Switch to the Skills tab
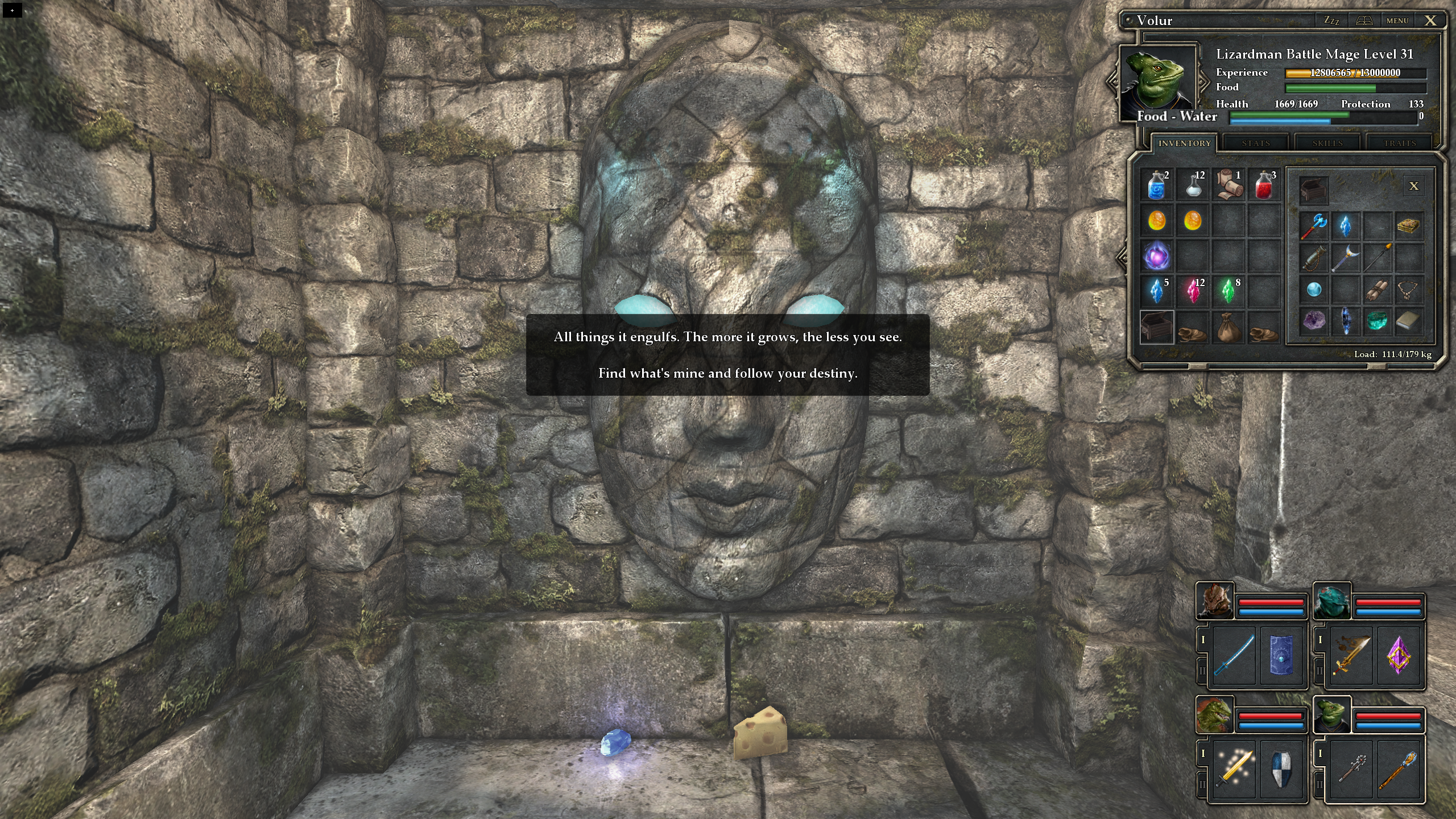 1327,143
